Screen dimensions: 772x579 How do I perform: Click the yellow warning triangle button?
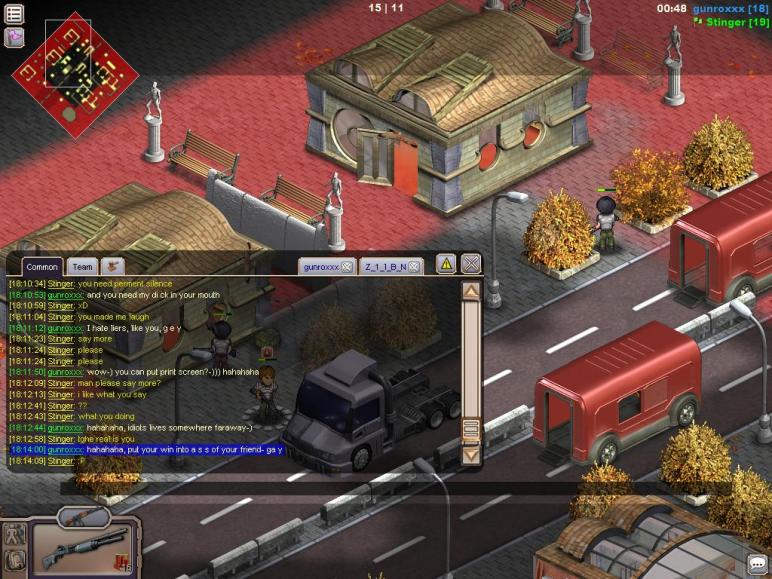point(446,264)
